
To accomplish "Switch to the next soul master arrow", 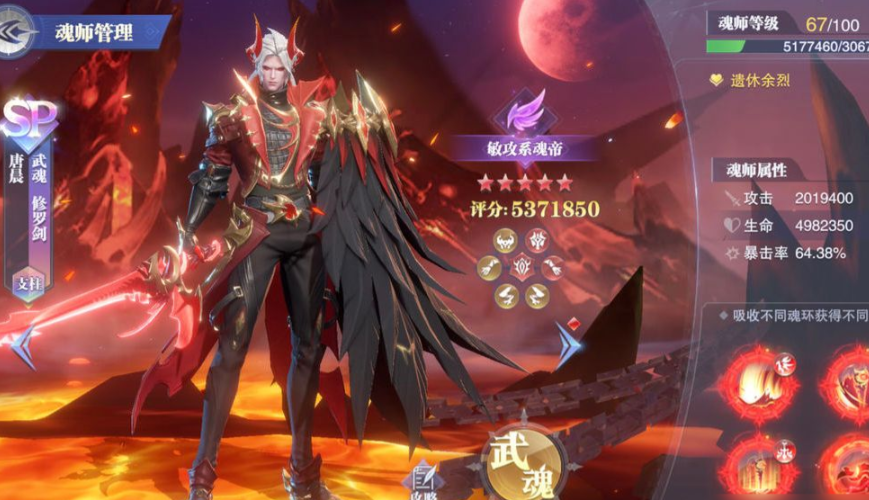I will pyautogui.click(x=569, y=344).
